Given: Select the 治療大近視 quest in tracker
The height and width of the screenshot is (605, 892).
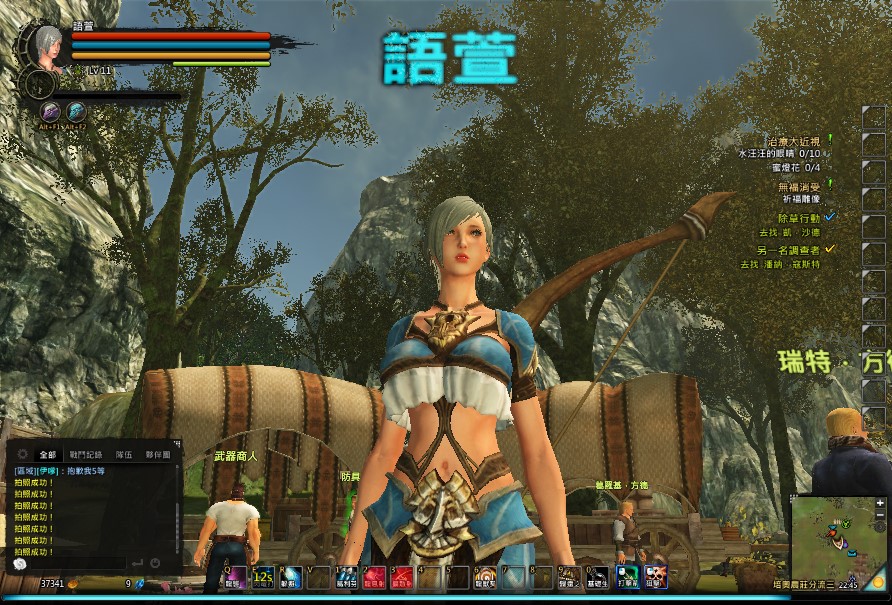Looking at the screenshot, I should click(x=791, y=141).
